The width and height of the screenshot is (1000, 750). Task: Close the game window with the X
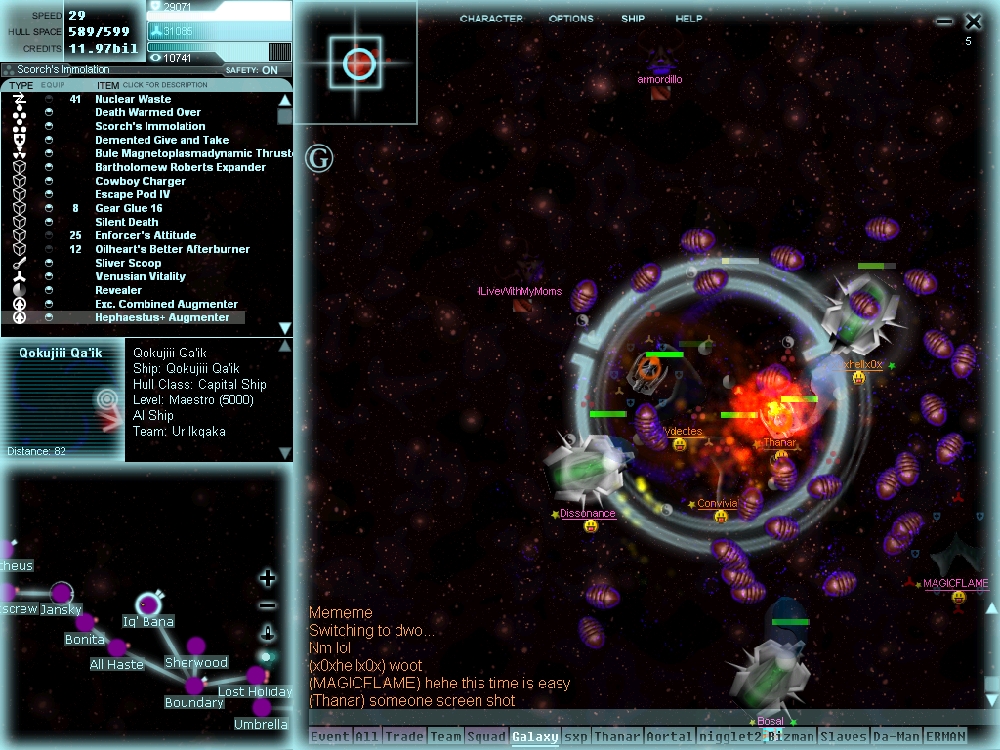pos(973,21)
